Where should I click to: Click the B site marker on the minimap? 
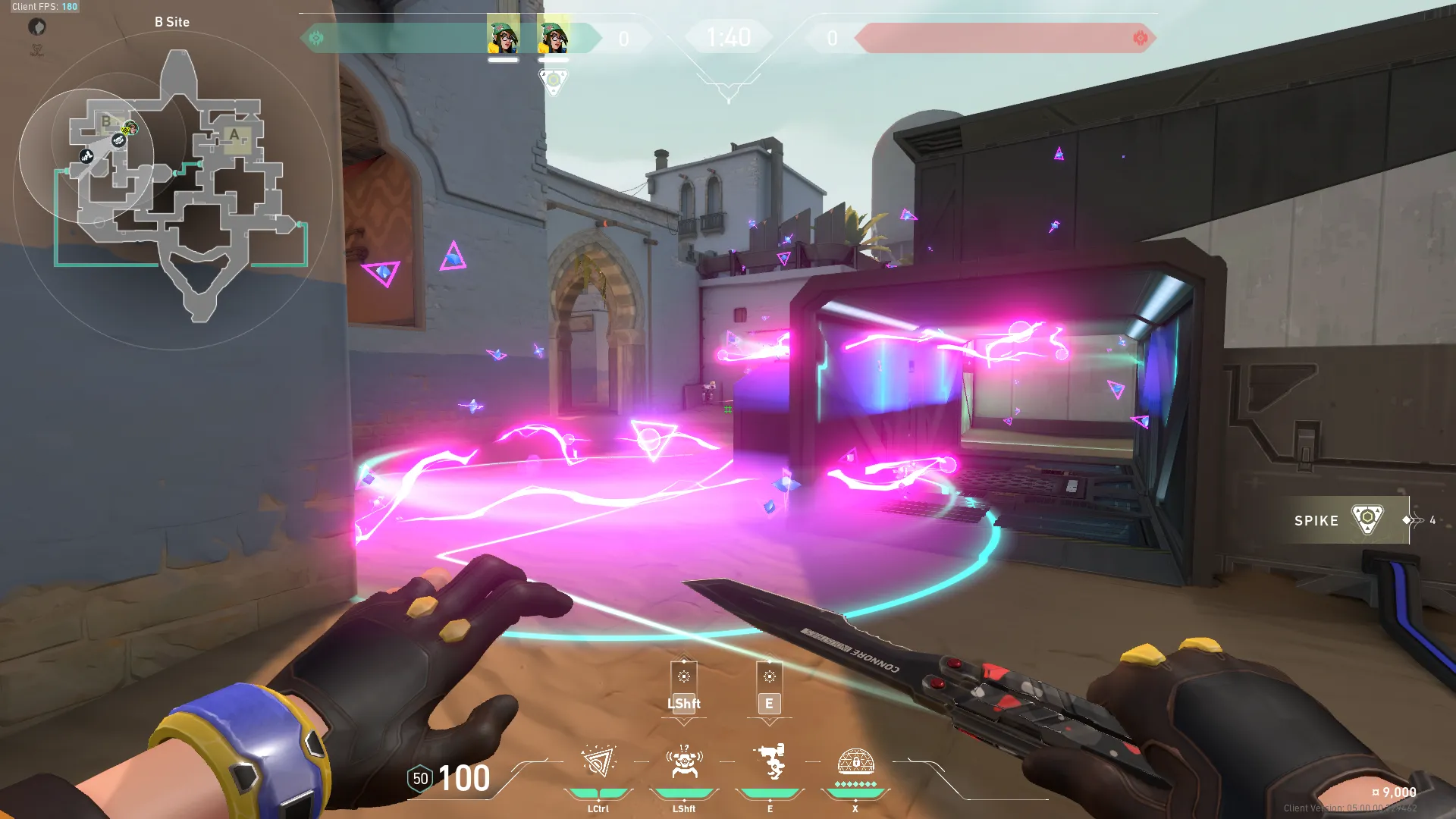(106, 121)
